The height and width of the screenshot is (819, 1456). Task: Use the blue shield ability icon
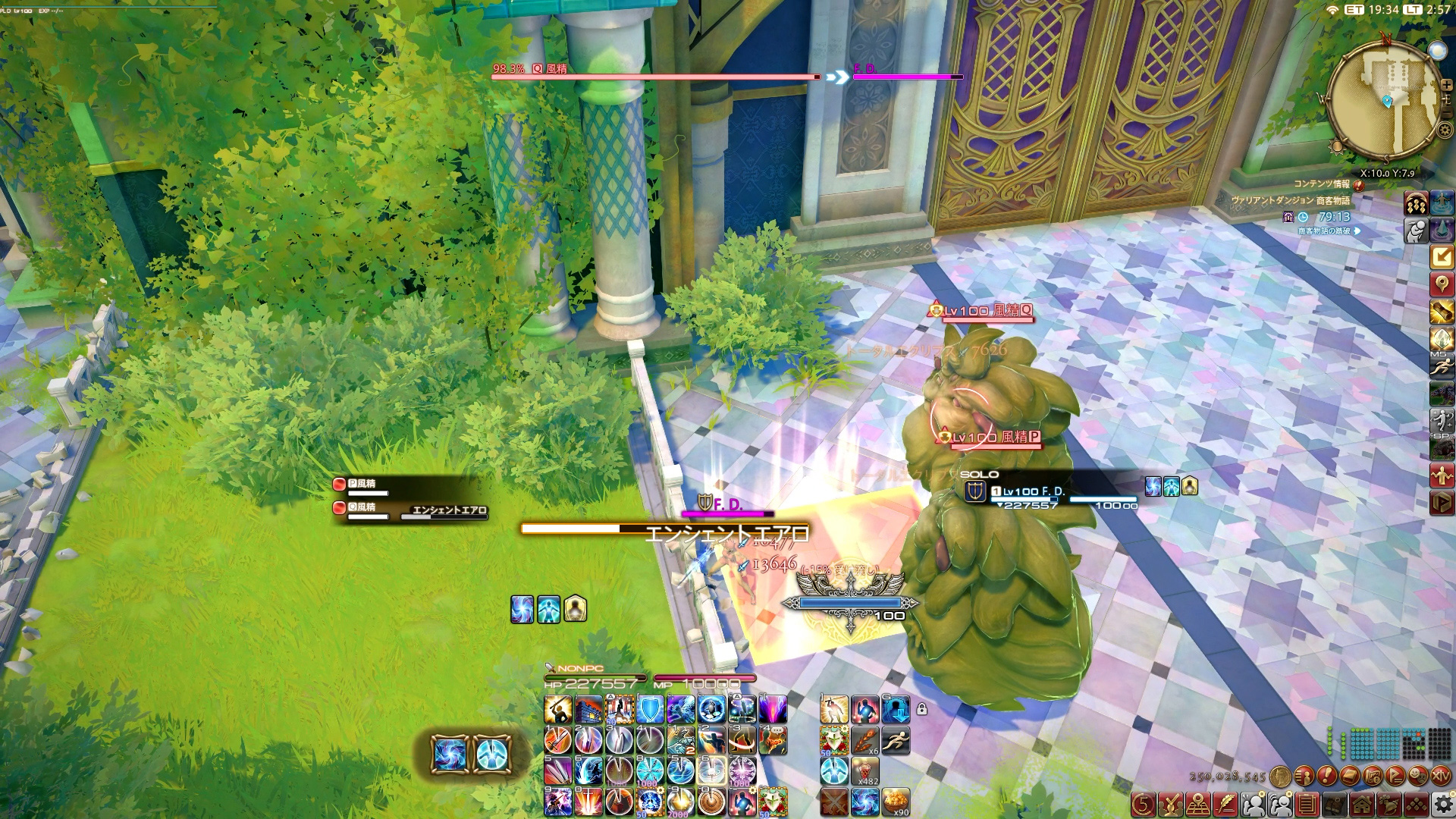tap(650, 711)
